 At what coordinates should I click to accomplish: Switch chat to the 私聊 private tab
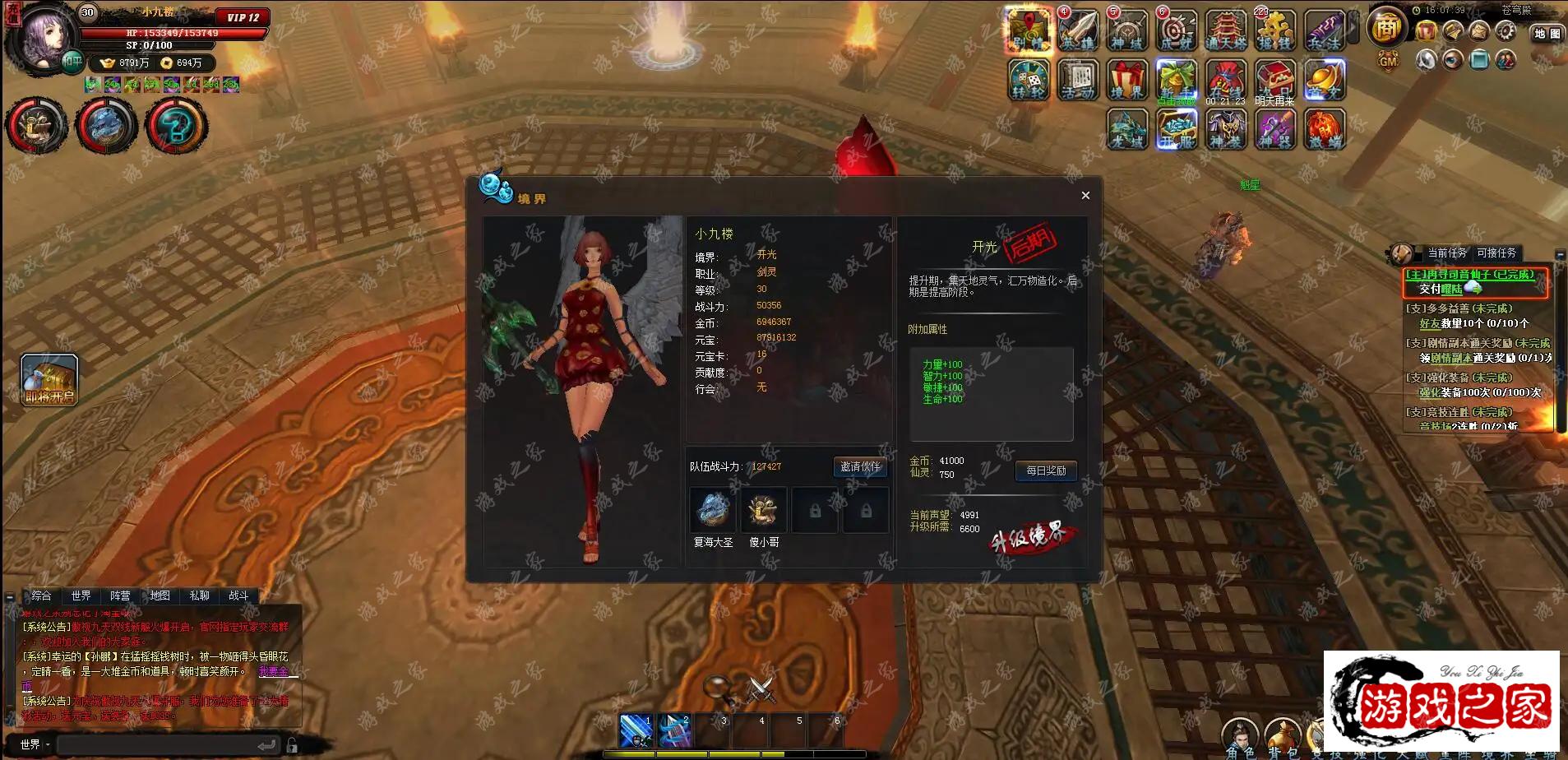(x=199, y=595)
